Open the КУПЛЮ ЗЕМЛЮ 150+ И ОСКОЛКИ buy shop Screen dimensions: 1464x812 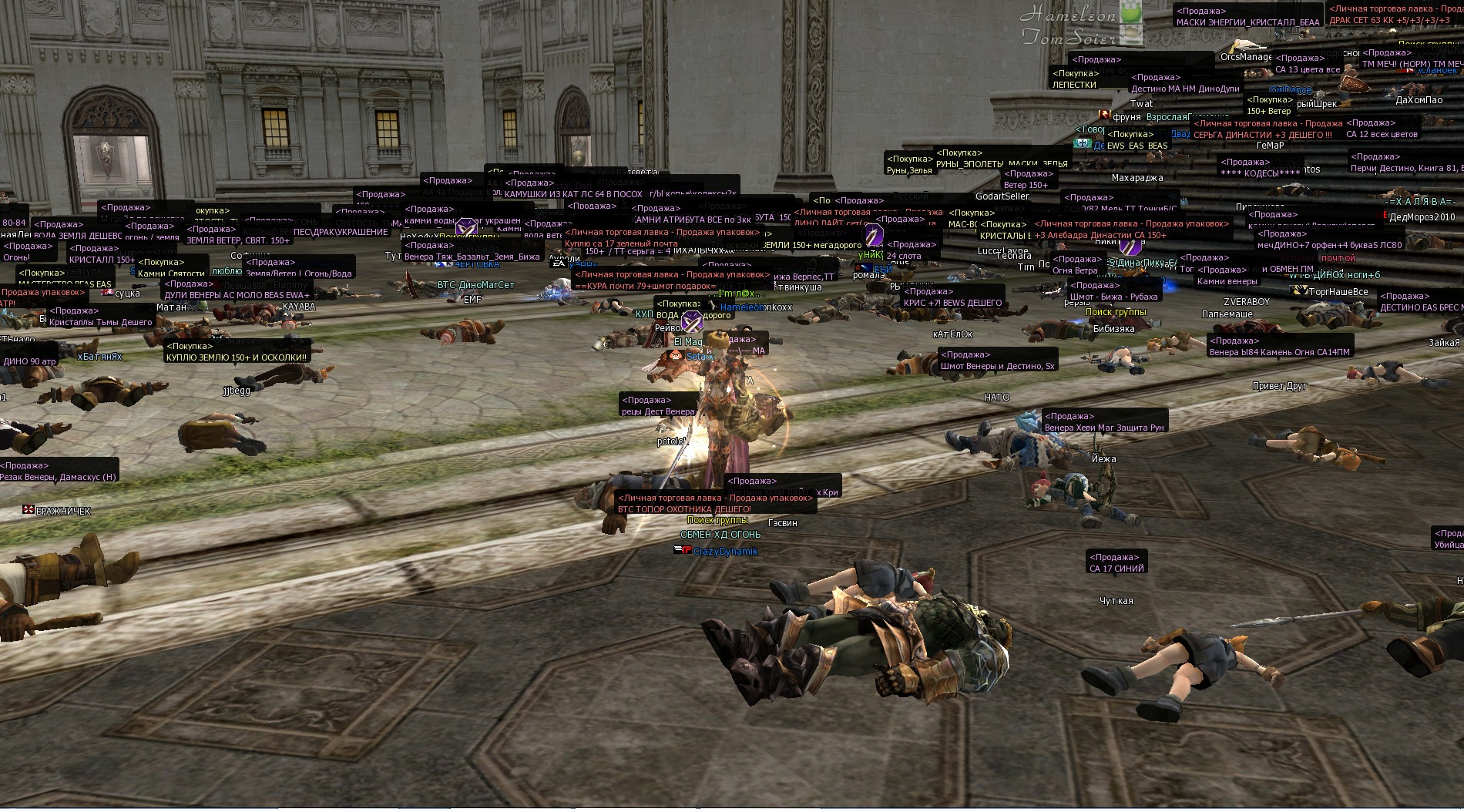(x=236, y=357)
